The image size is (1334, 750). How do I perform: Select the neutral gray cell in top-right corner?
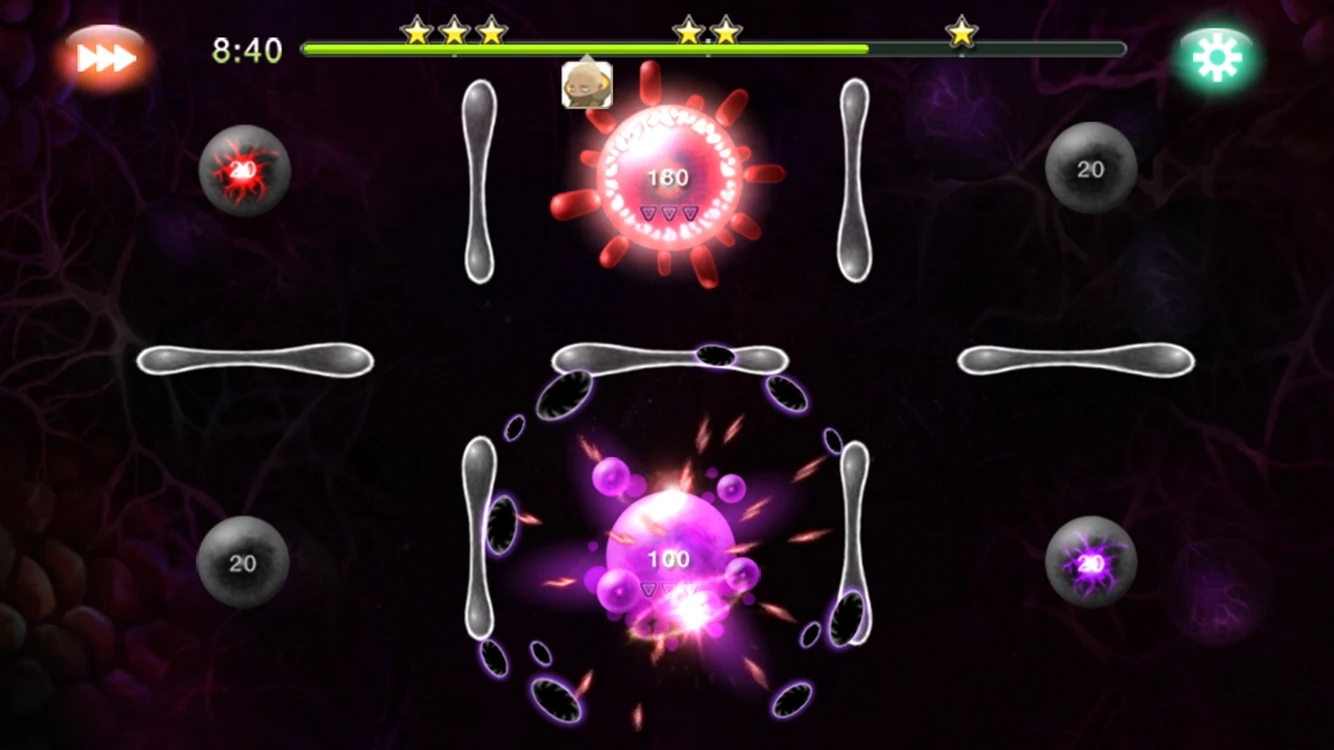(1090, 168)
